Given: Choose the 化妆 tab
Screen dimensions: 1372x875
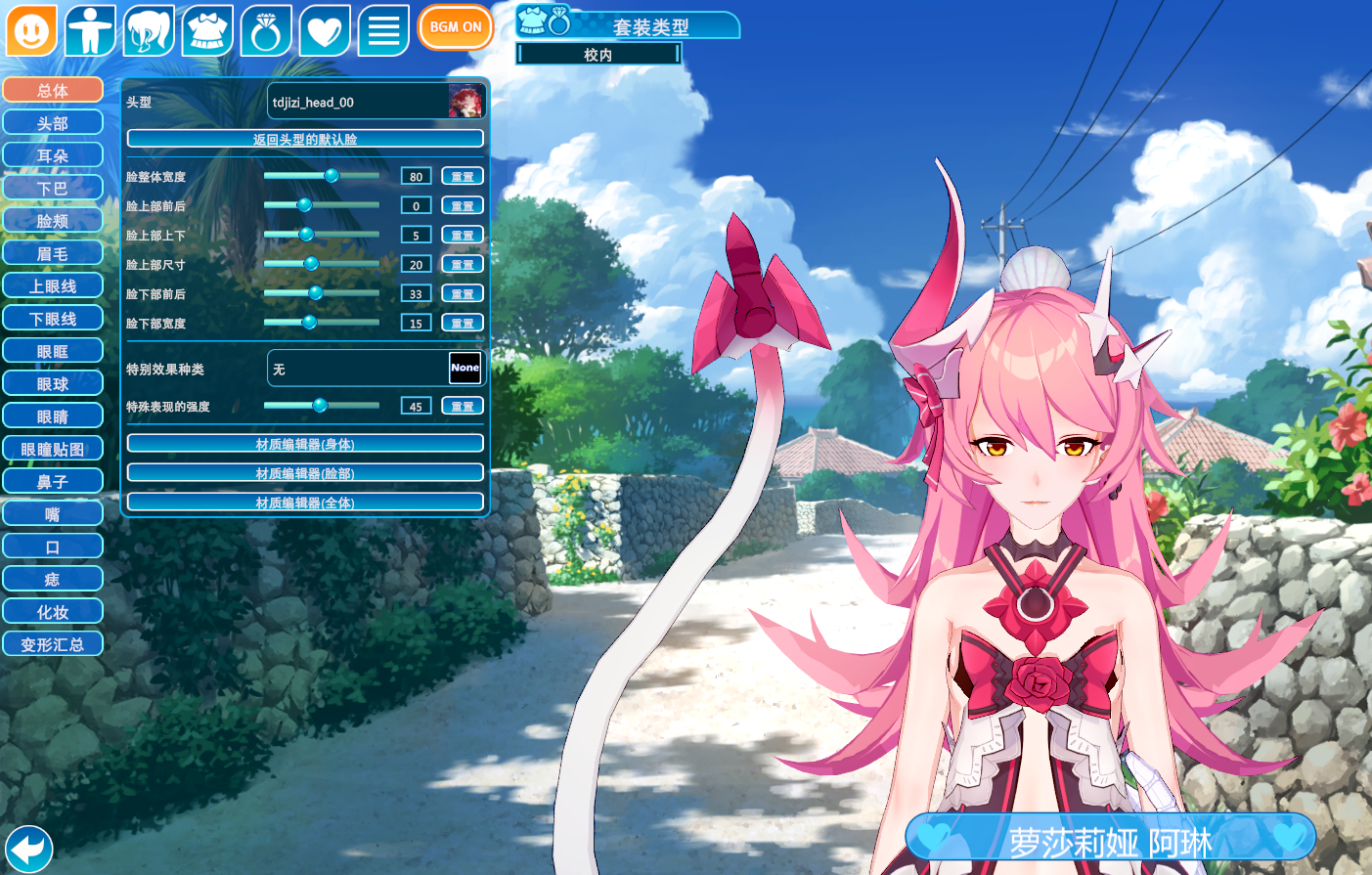Looking at the screenshot, I should [53, 612].
